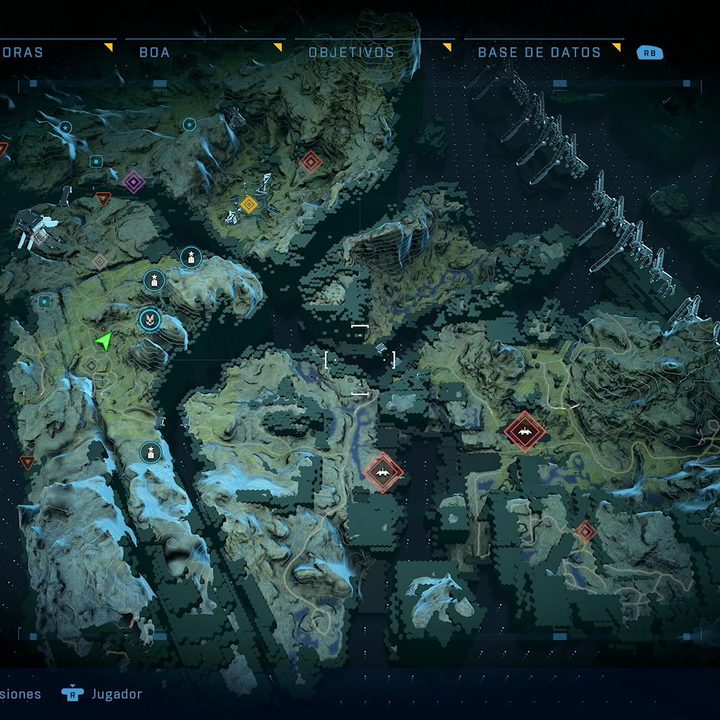Open the OBJETIVOS tab
Screen dimensions: 720x720
pyautogui.click(x=351, y=52)
